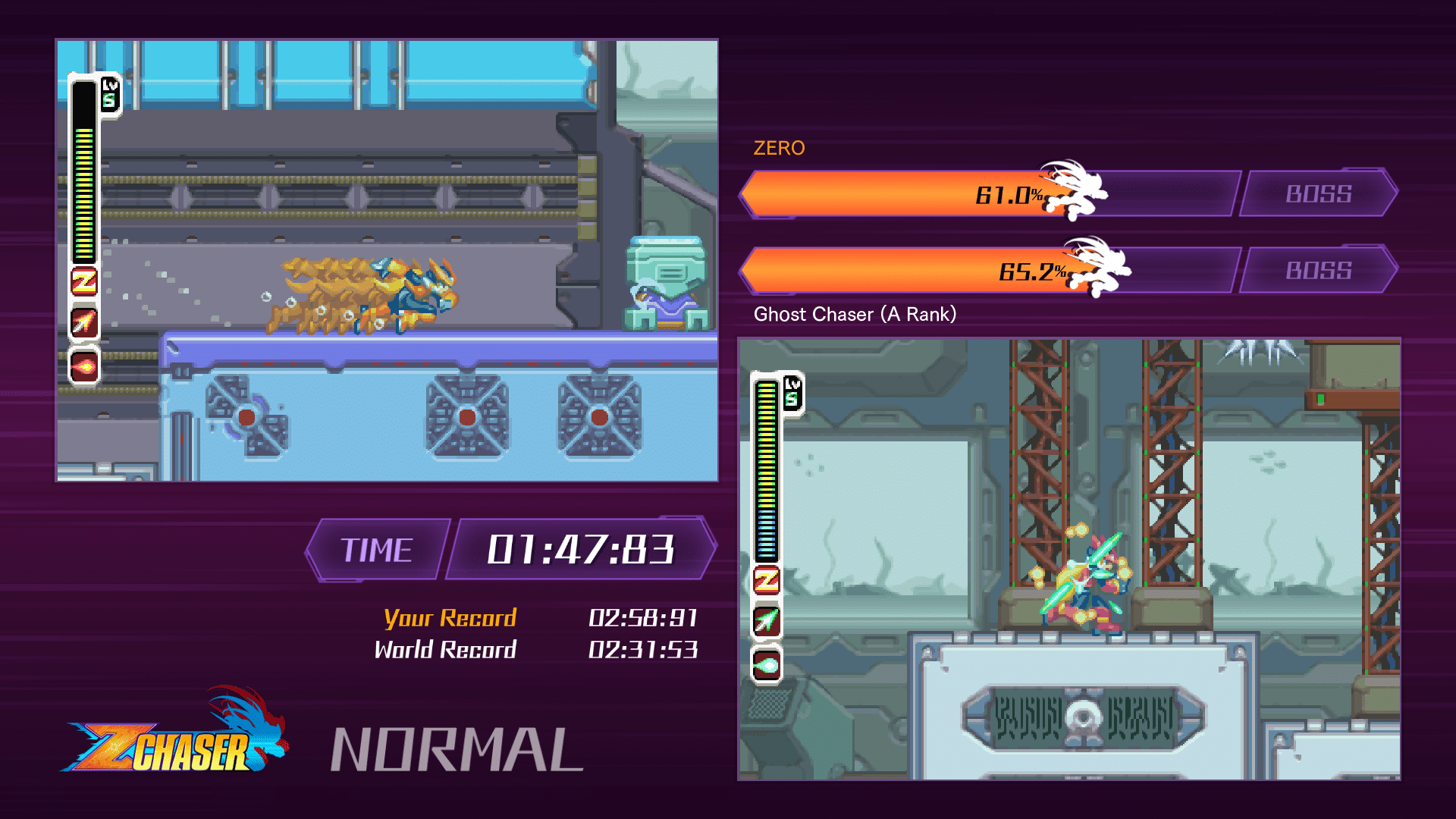The width and height of the screenshot is (1456, 819).
Task: Click the ZERO player name label
Action: pyautogui.click(x=778, y=149)
